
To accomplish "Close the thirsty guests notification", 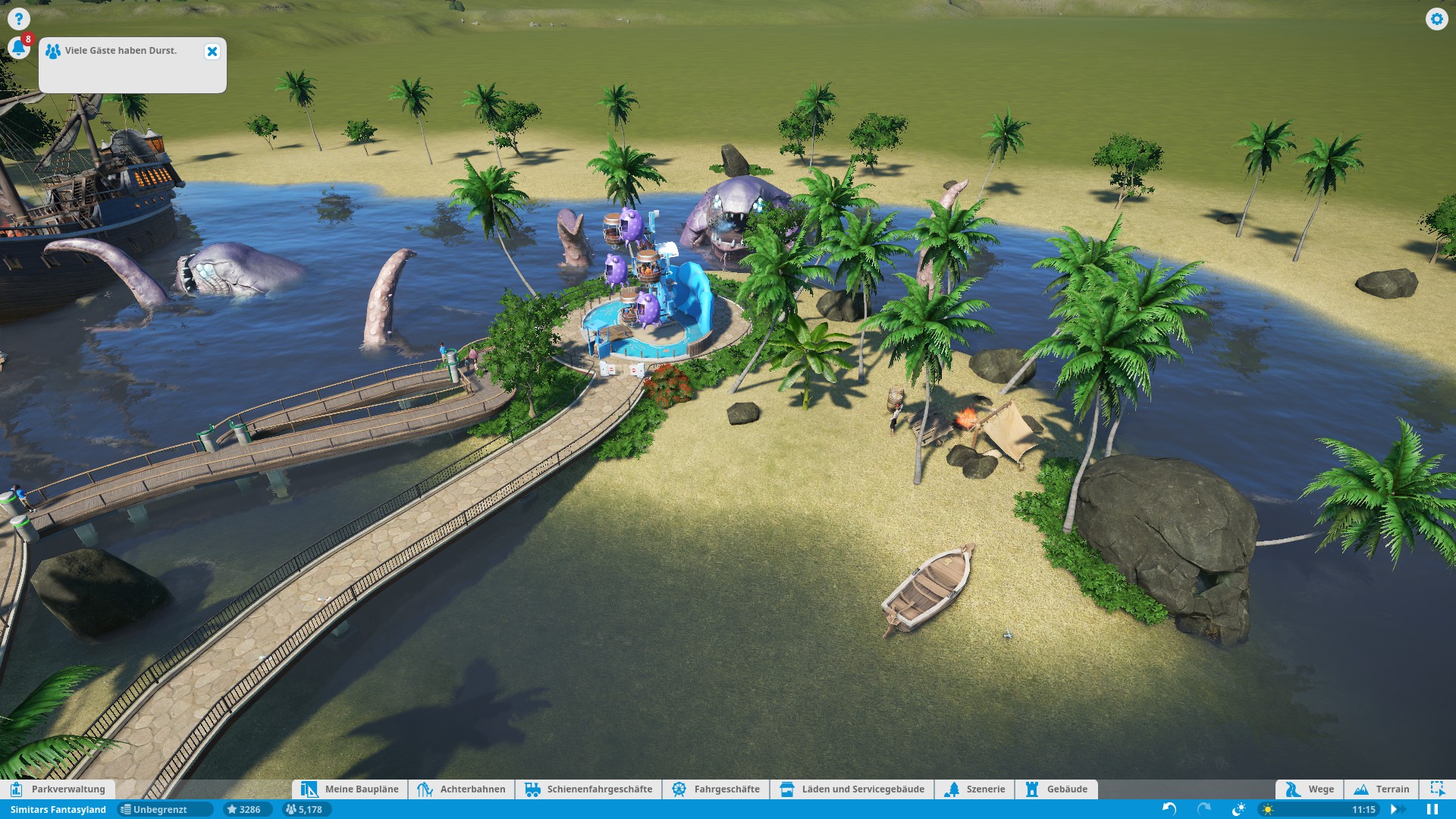I will pyautogui.click(x=212, y=52).
